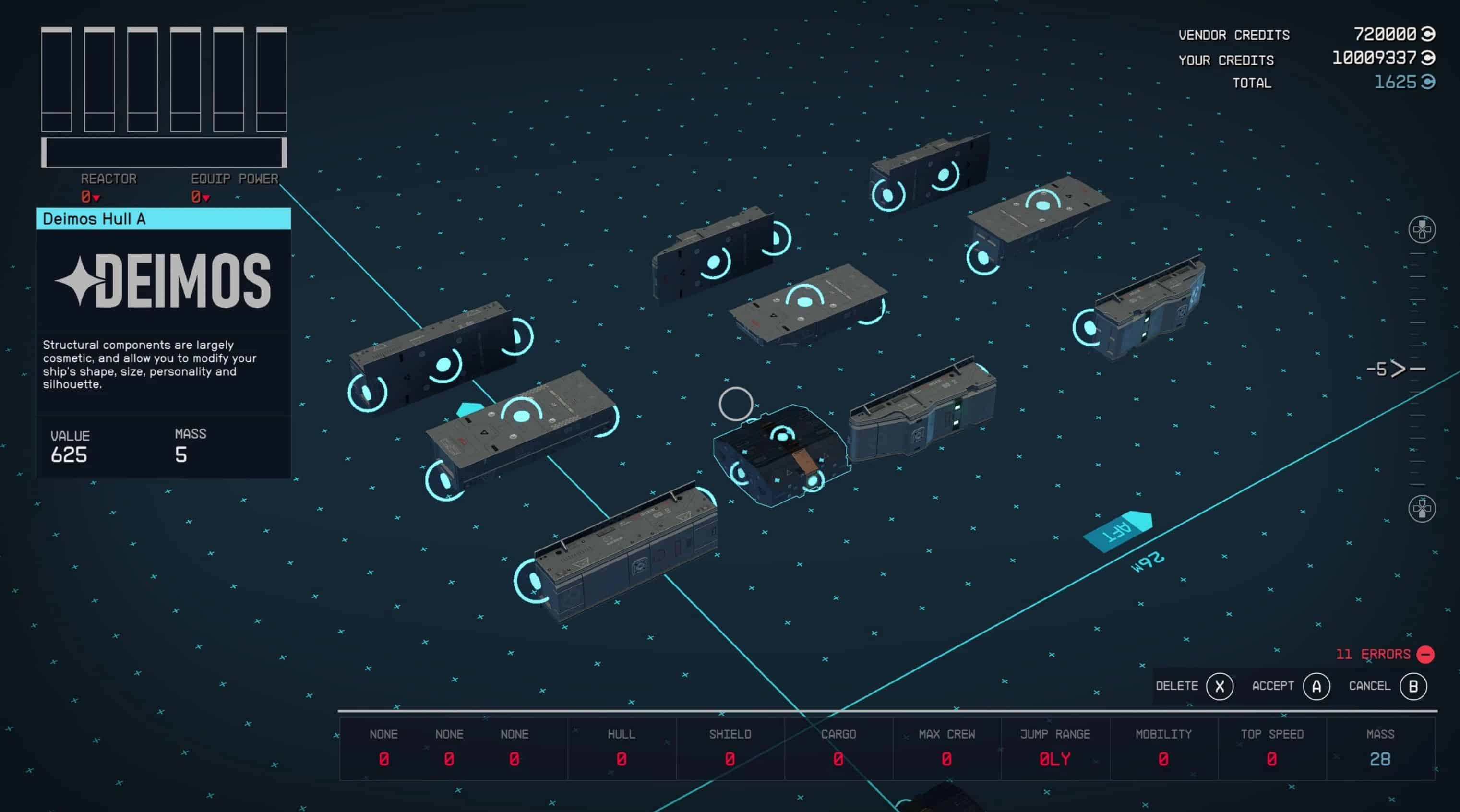This screenshot has width=1460, height=812.
Task: Click the -5 floor level marker
Action: coord(1381,370)
